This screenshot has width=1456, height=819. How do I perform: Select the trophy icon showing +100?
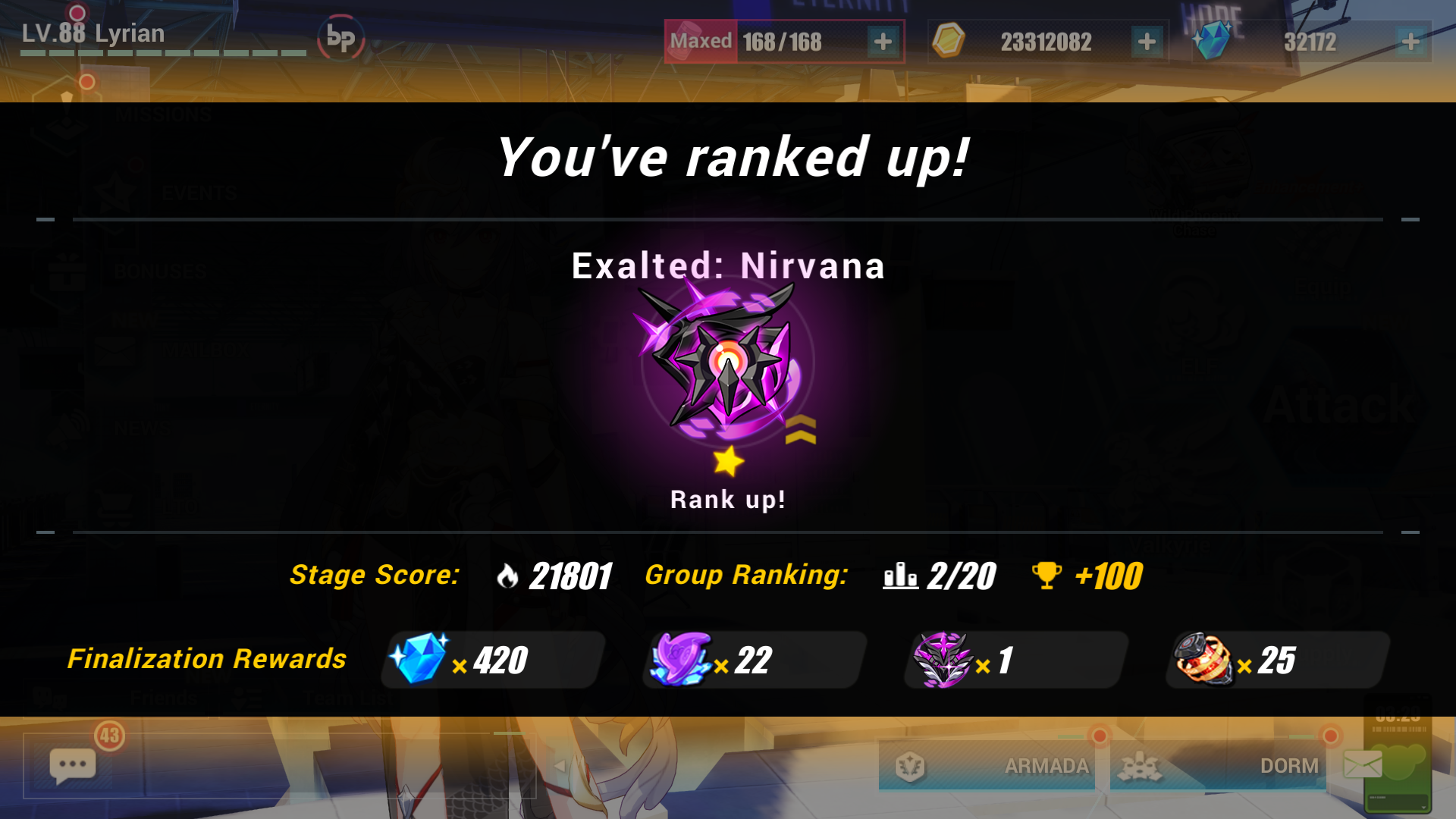1047,576
